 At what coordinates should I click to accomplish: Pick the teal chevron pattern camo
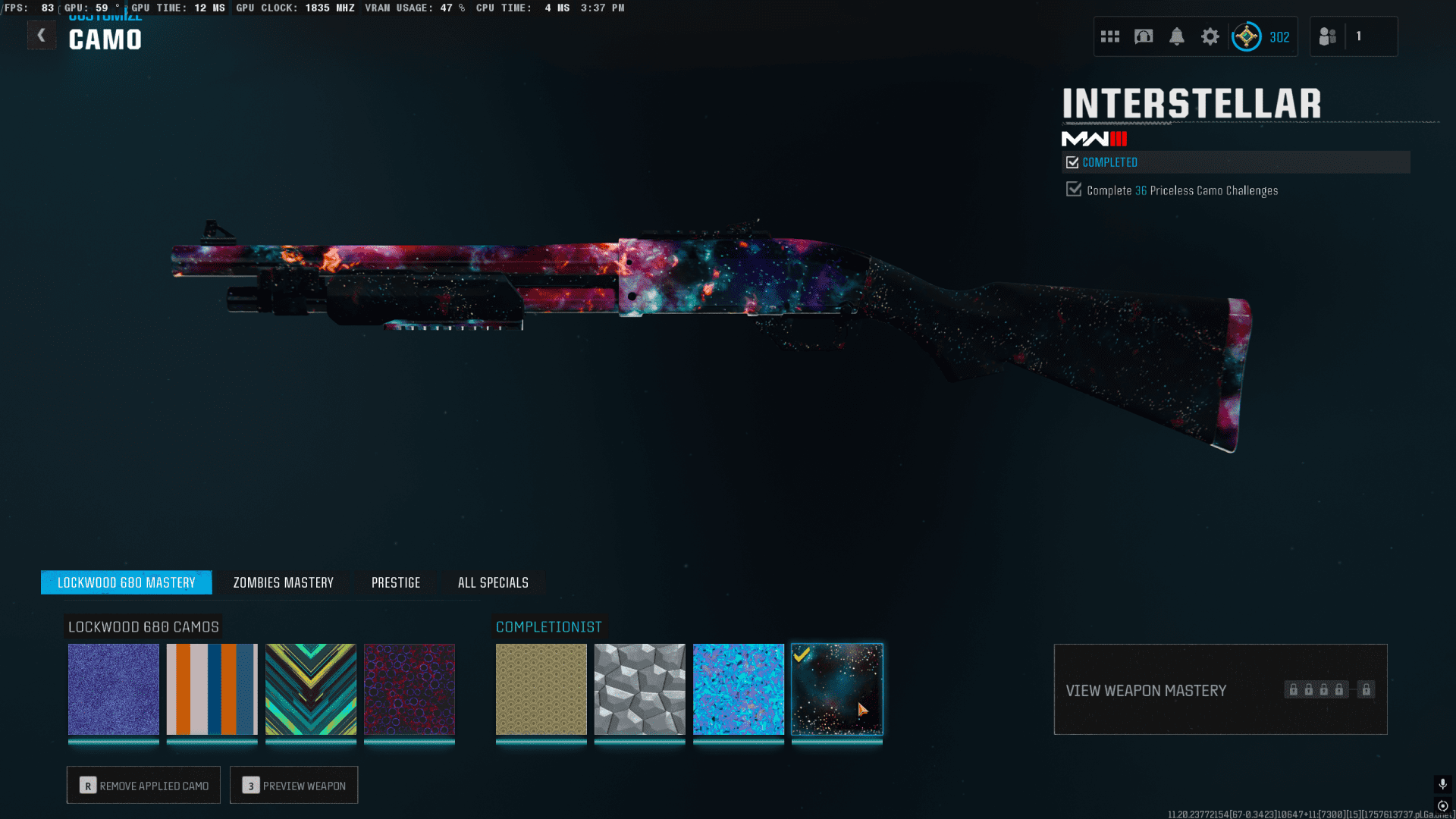tap(311, 689)
